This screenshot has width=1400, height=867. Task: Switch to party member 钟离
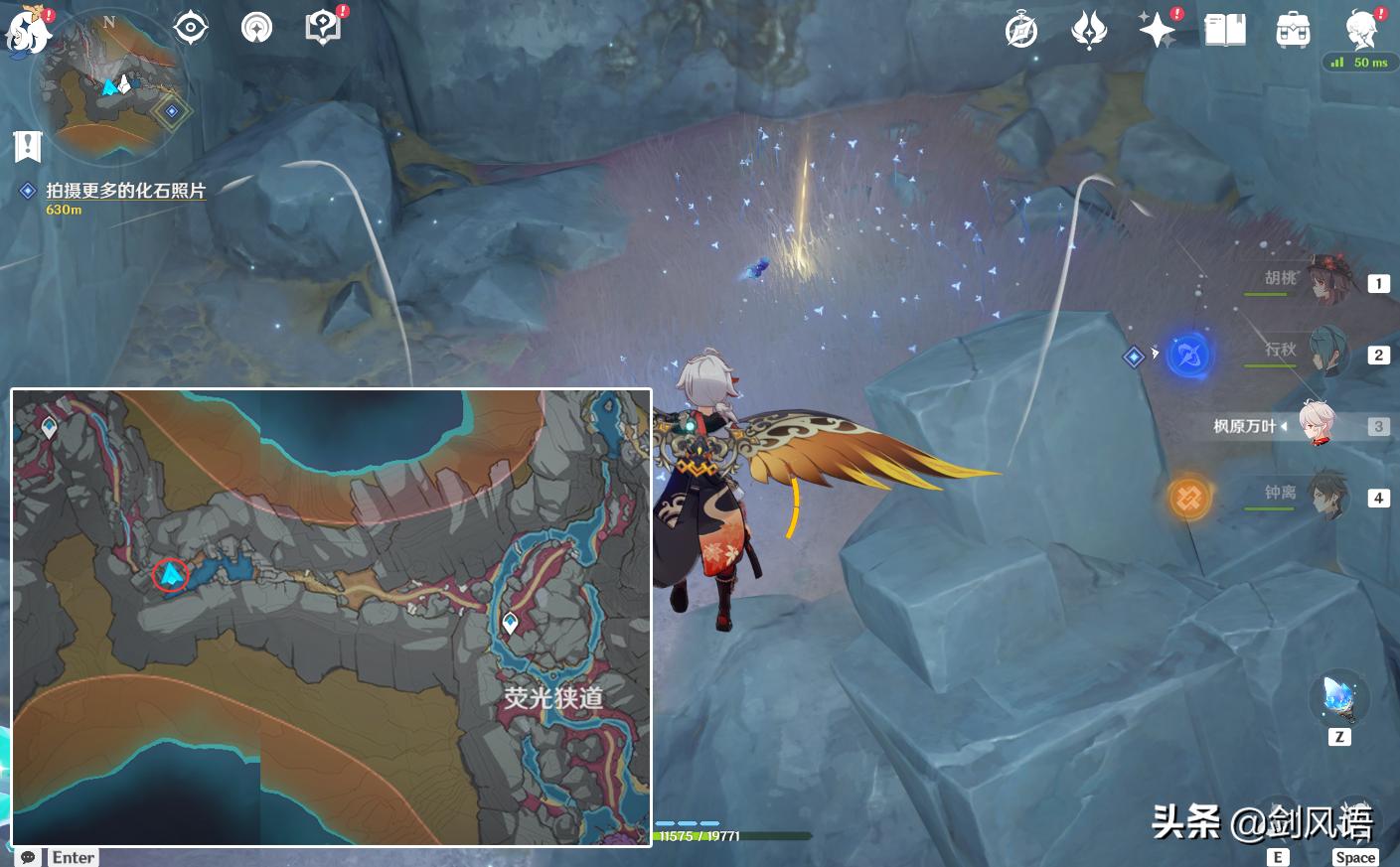pyautogui.click(x=1326, y=496)
